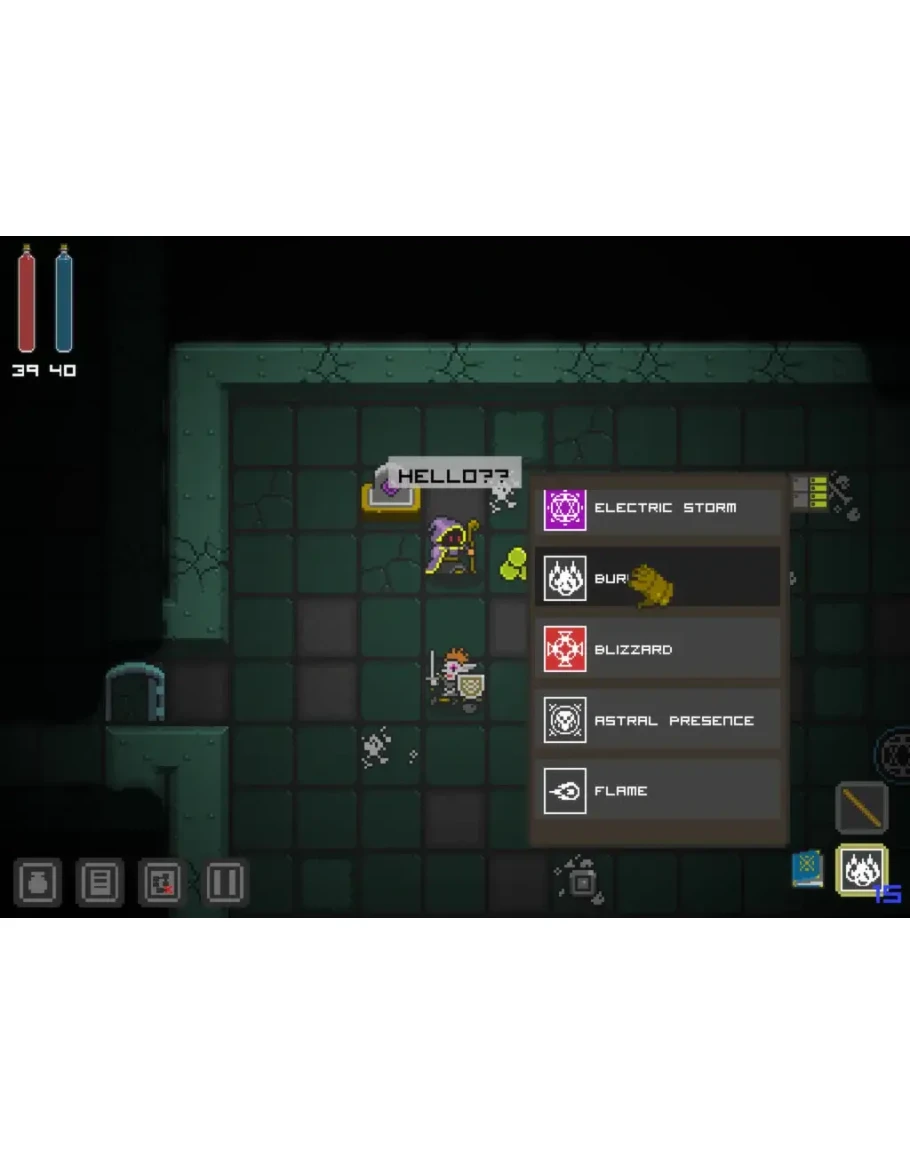Pick the Blizzard spell from the list
Image resolution: width=910 pixels, height=1155 pixels.
(657, 649)
